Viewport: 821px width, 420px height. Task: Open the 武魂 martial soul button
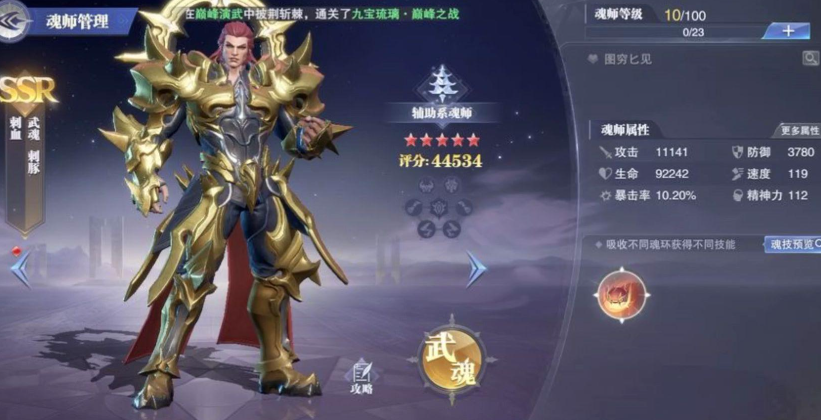pos(449,360)
